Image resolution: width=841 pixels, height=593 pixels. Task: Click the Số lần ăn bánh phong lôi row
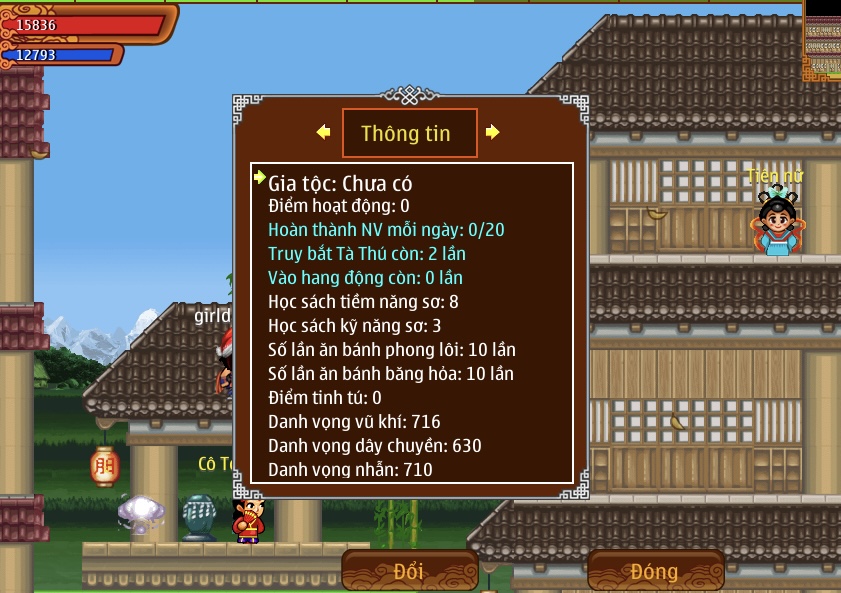pyautogui.click(x=392, y=349)
